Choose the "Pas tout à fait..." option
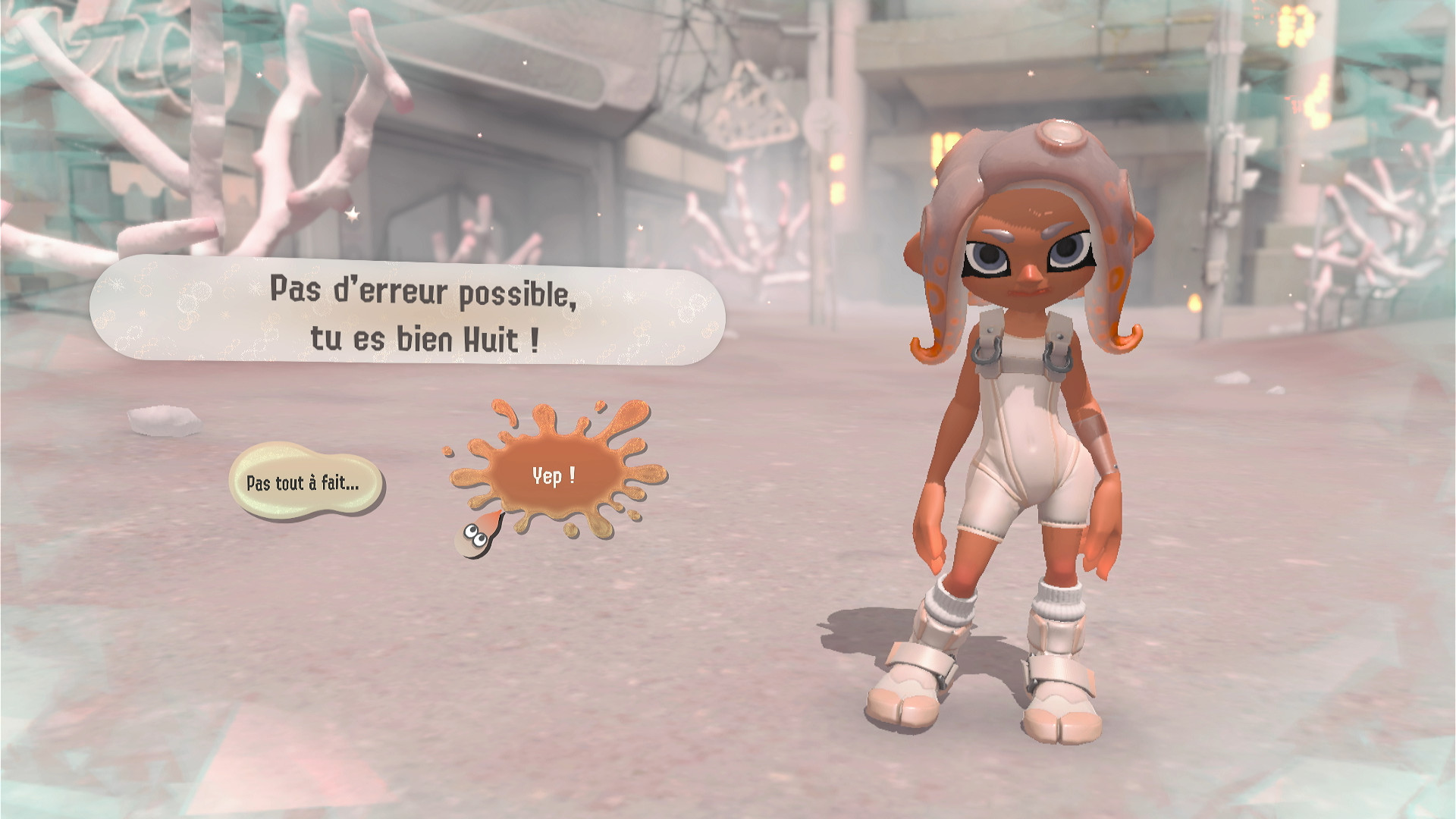 (304, 483)
